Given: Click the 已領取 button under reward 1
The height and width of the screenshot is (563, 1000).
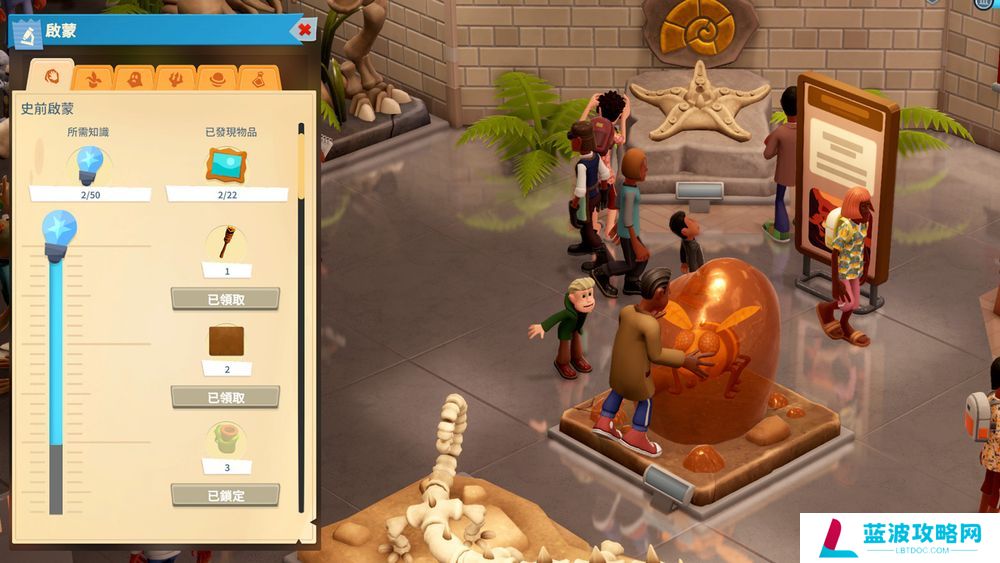Looking at the screenshot, I should click(225, 298).
